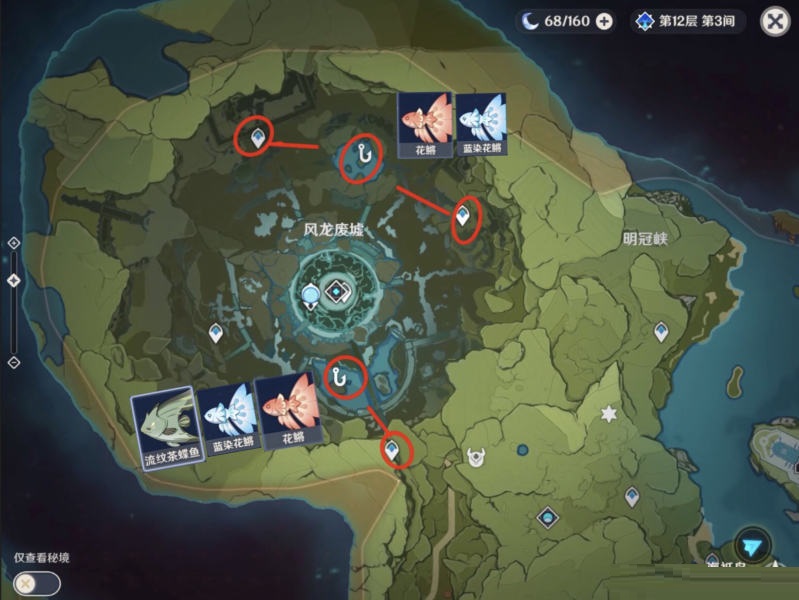Viewport: 799px width, 600px height.
Task: Select the white star map marker
Action: point(607,413)
